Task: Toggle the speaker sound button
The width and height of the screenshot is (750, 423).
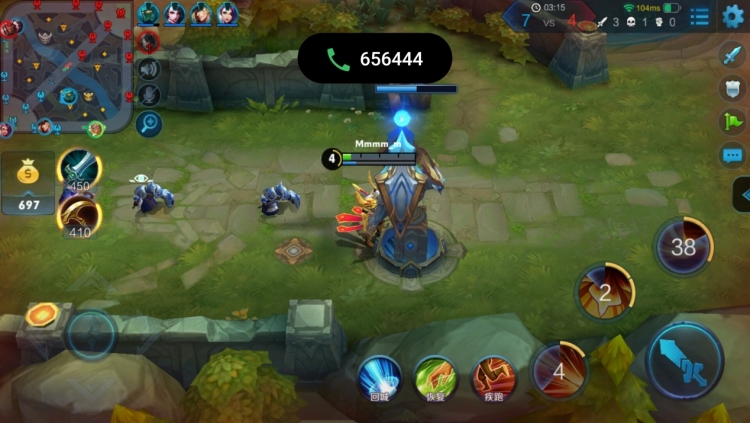Action: pyautogui.click(x=149, y=68)
